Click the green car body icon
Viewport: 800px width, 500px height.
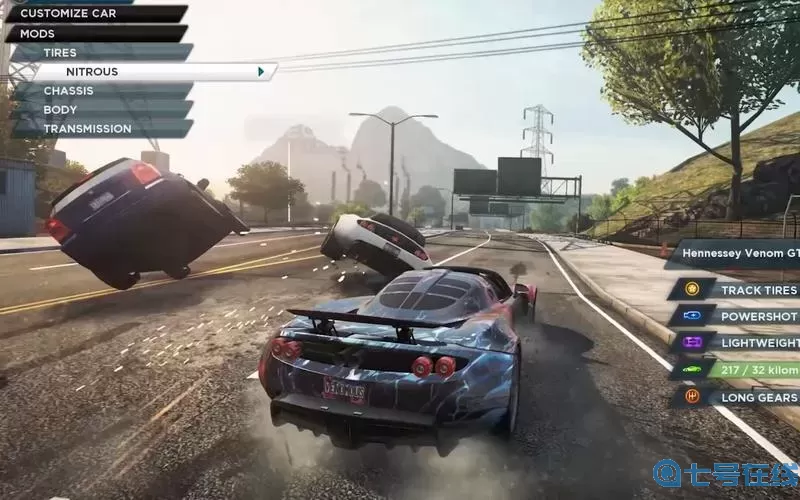(692, 369)
